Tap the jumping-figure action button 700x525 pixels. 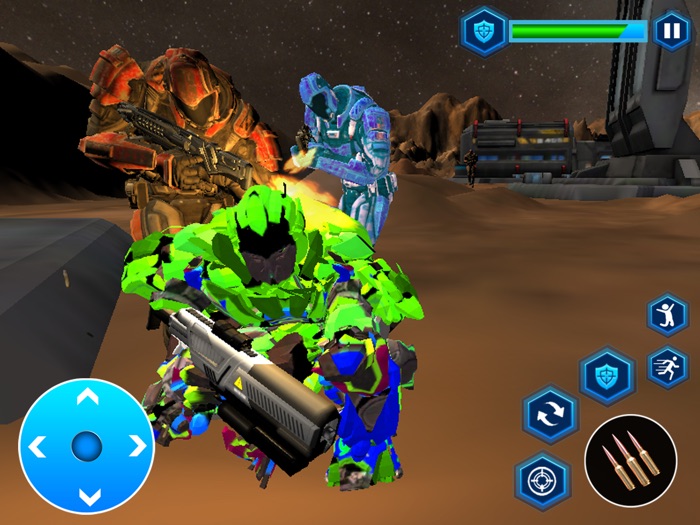coord(667,316)
